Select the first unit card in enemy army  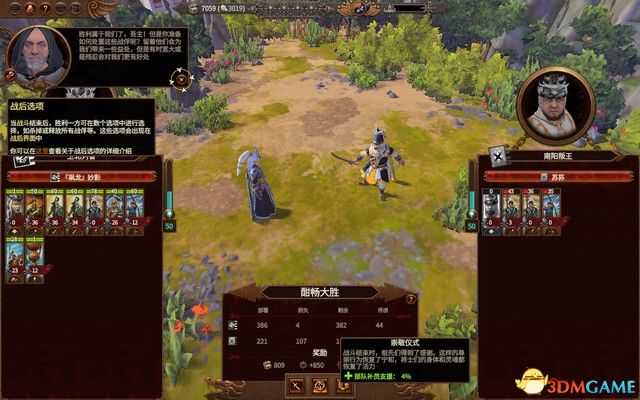(490, 208)
